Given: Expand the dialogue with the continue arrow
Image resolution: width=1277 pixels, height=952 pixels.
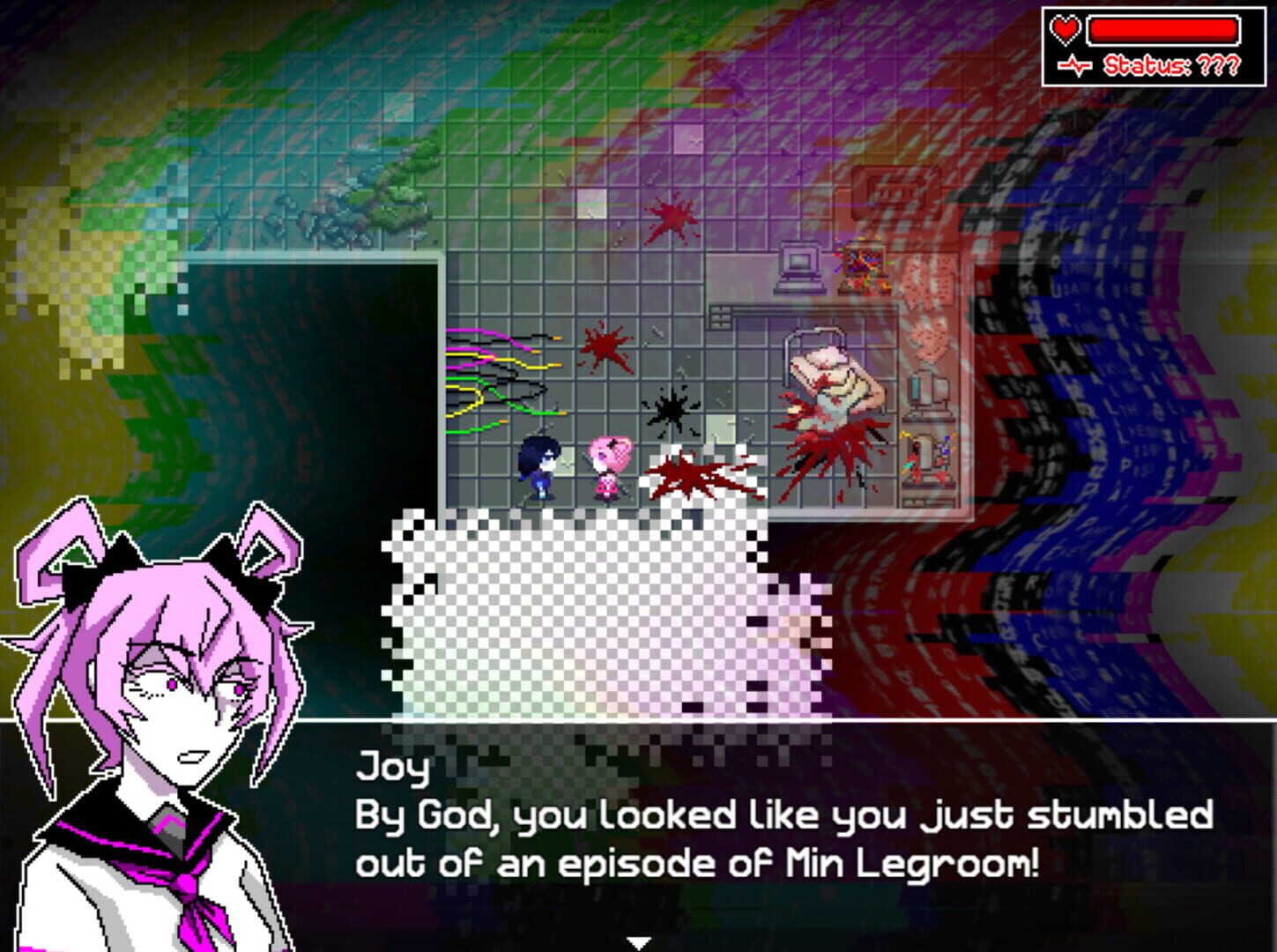Looking at the screenshot, I should point(638,941).
